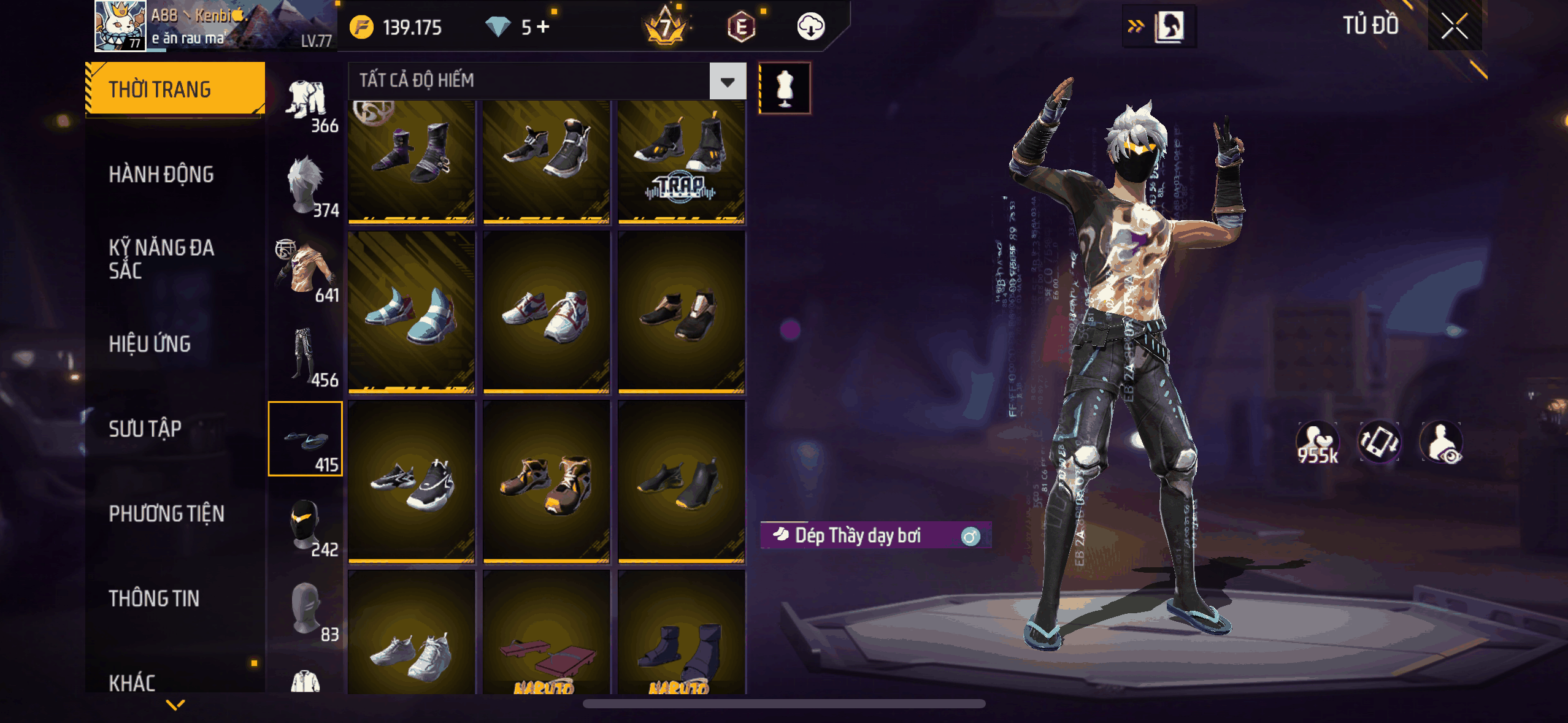Select the TRAP black-and-yellow boots
1568x723 pixels.
point(681,162)
